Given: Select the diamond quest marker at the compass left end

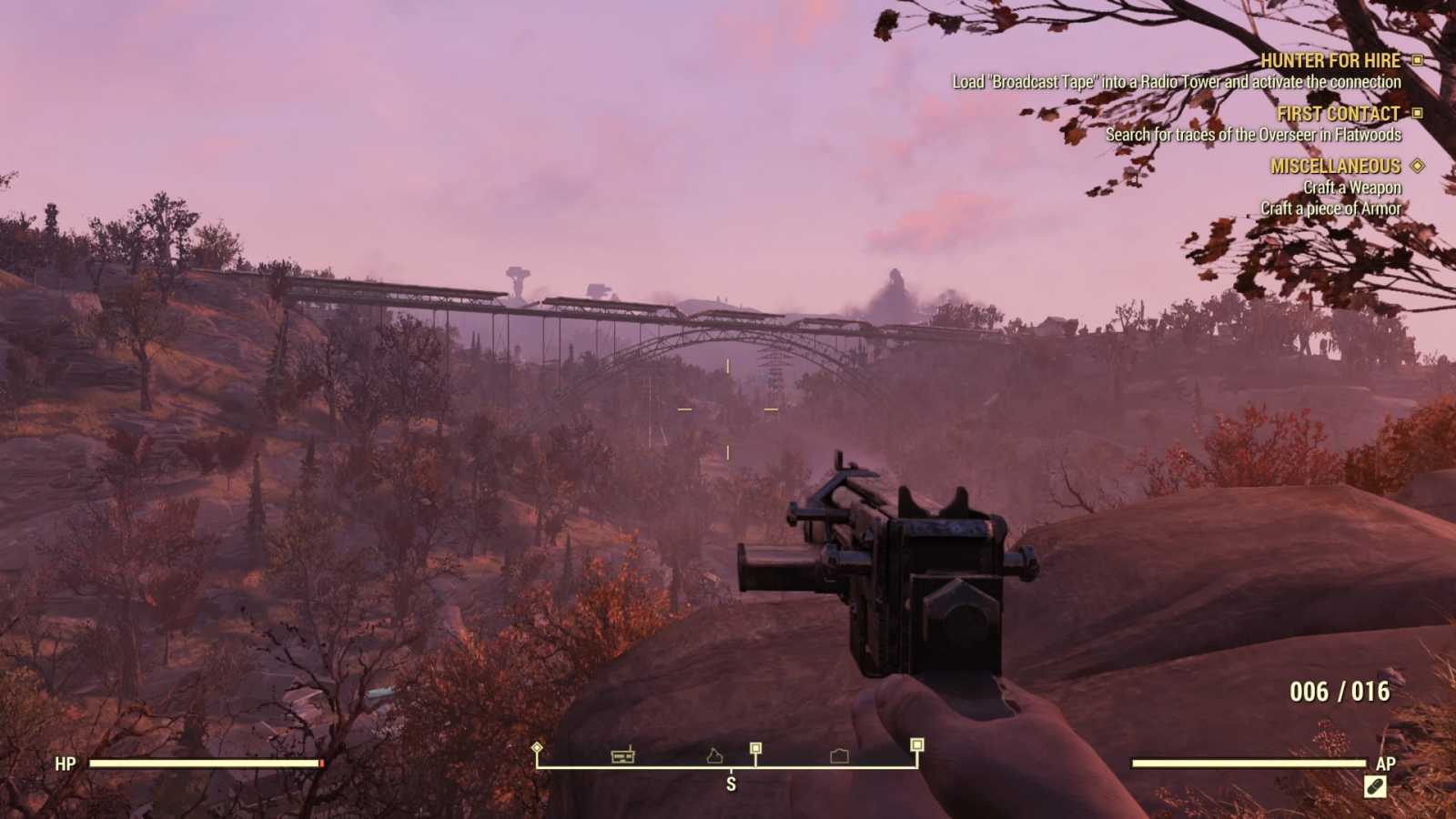Looking at the screenshot, I should coord(537,747).
